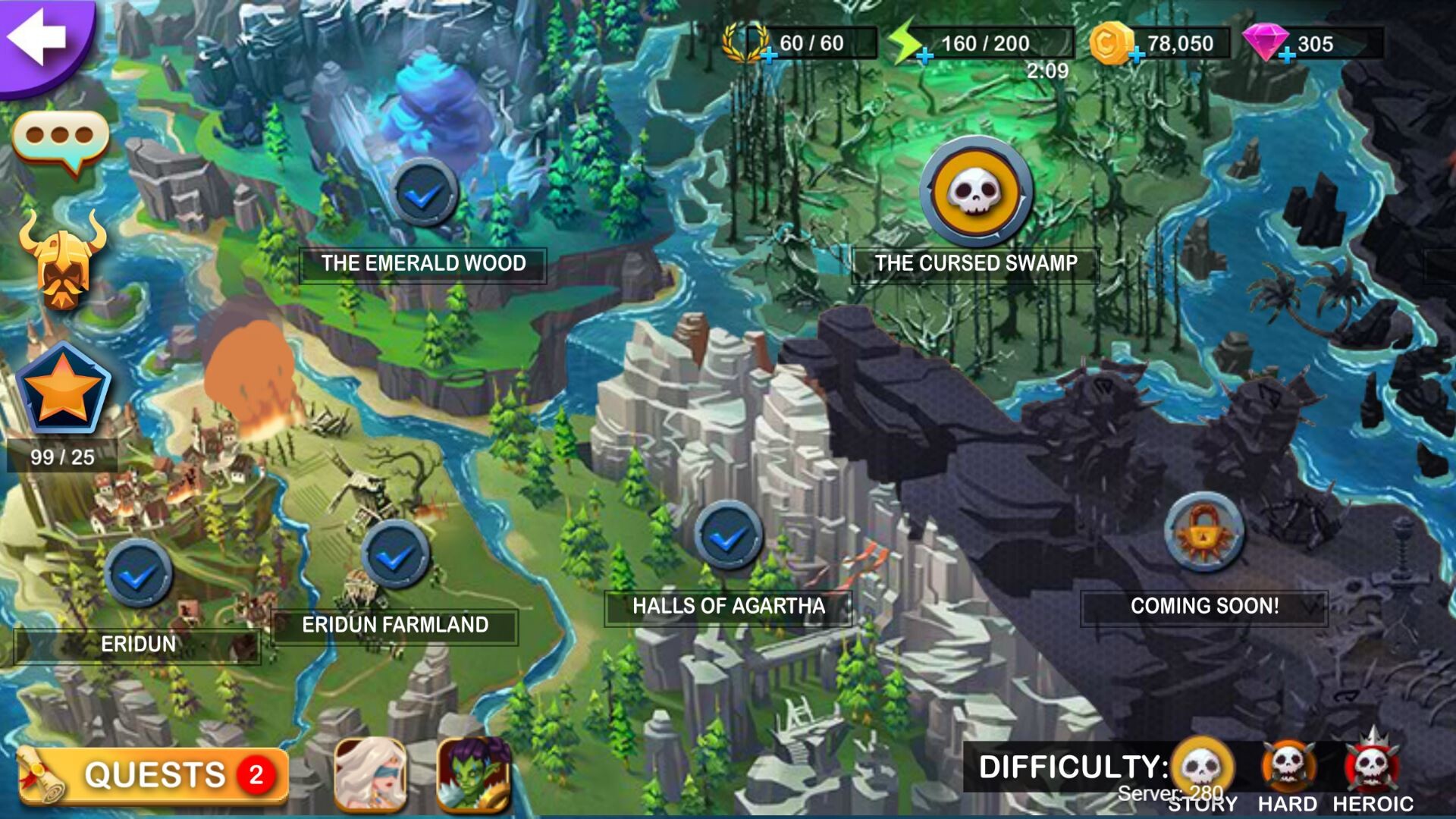Open the horned helmet hero menu
This screenshot has width=1456, height=819.
(x=62, y=260)
